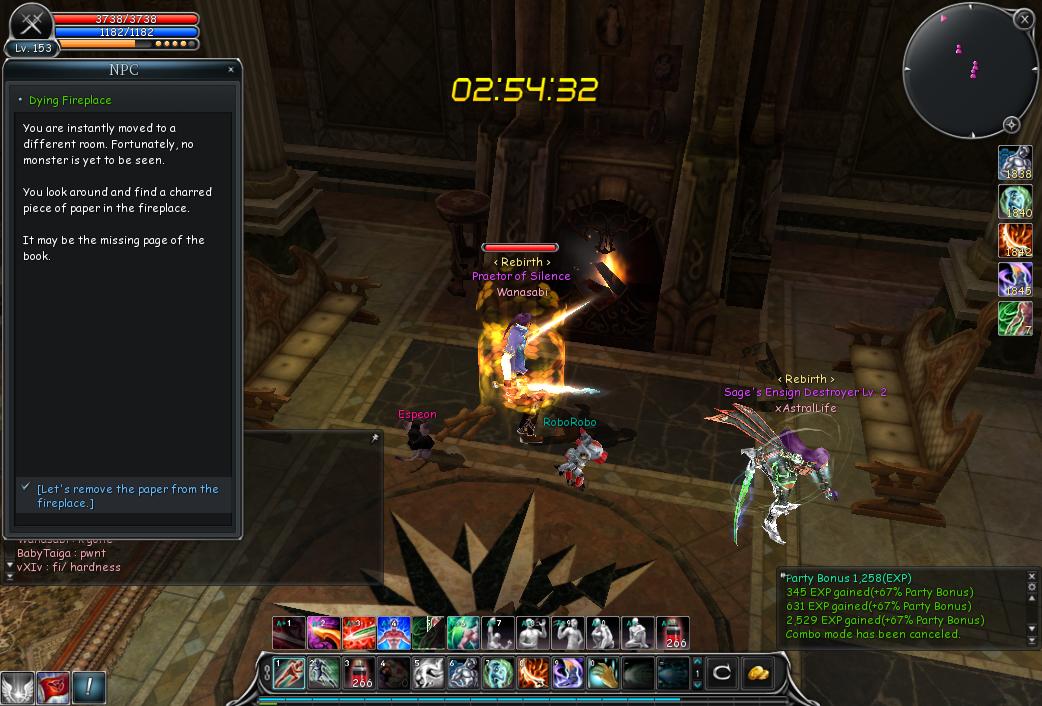The height and width of the screenshot is (706, 1042).
Task: Close the NPC dialogue window
Action: [x=231, y=70]
